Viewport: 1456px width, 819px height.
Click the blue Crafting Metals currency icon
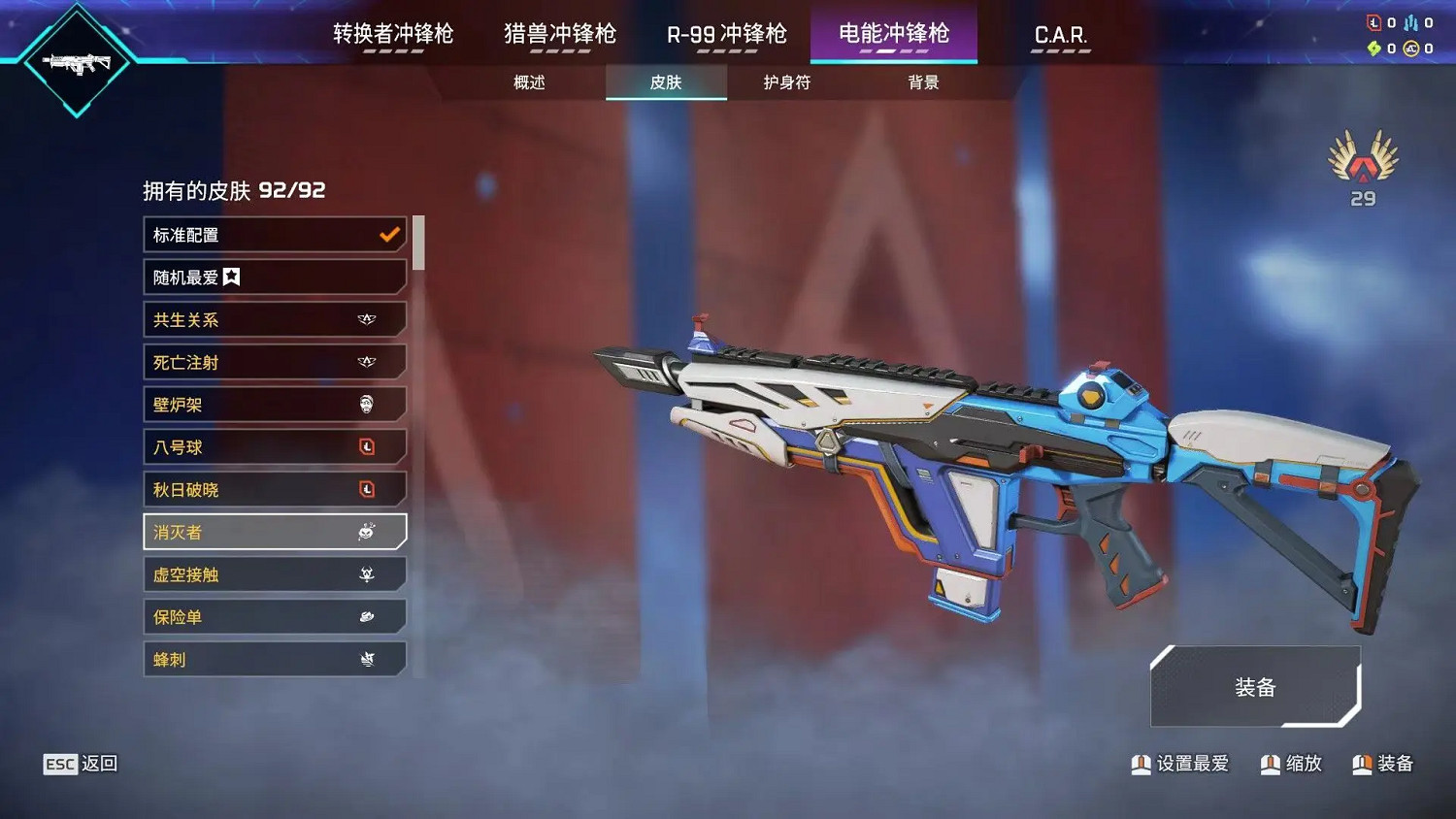click(1410, 22)
